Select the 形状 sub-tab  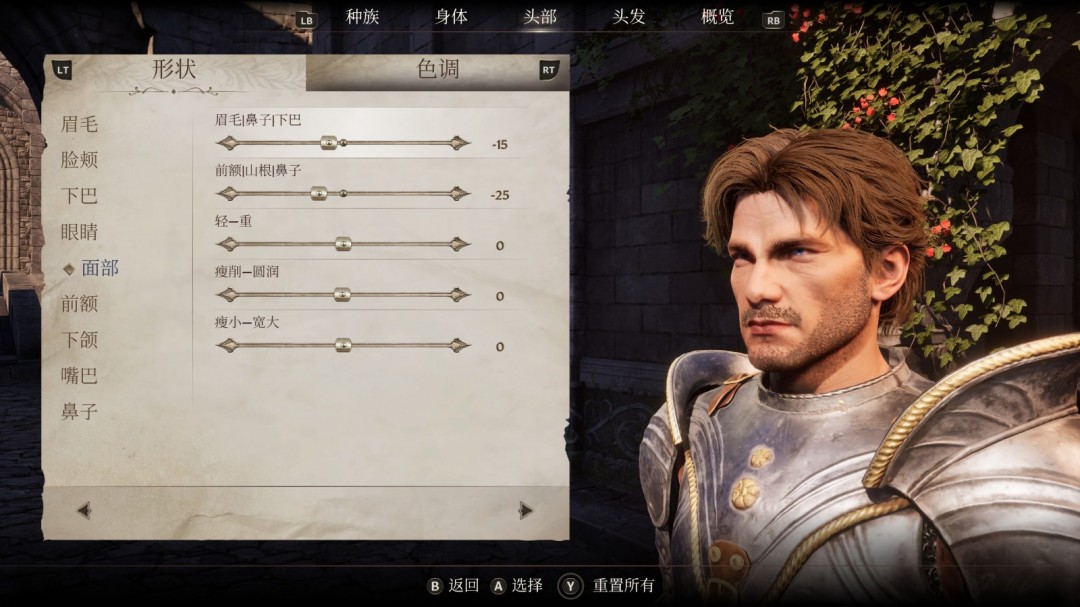(174, 70)
